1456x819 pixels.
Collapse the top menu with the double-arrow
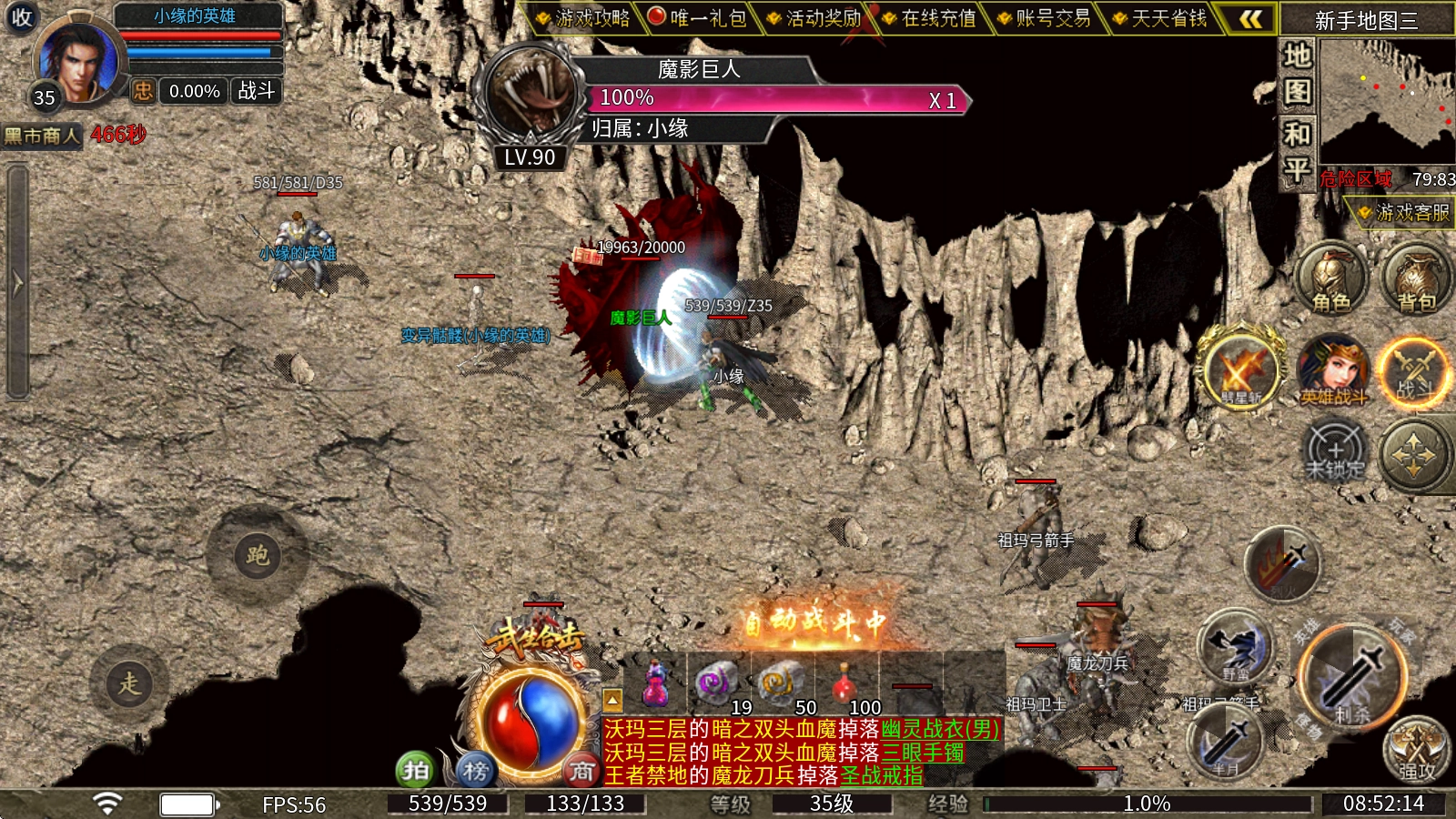(x=1251, y=19)
